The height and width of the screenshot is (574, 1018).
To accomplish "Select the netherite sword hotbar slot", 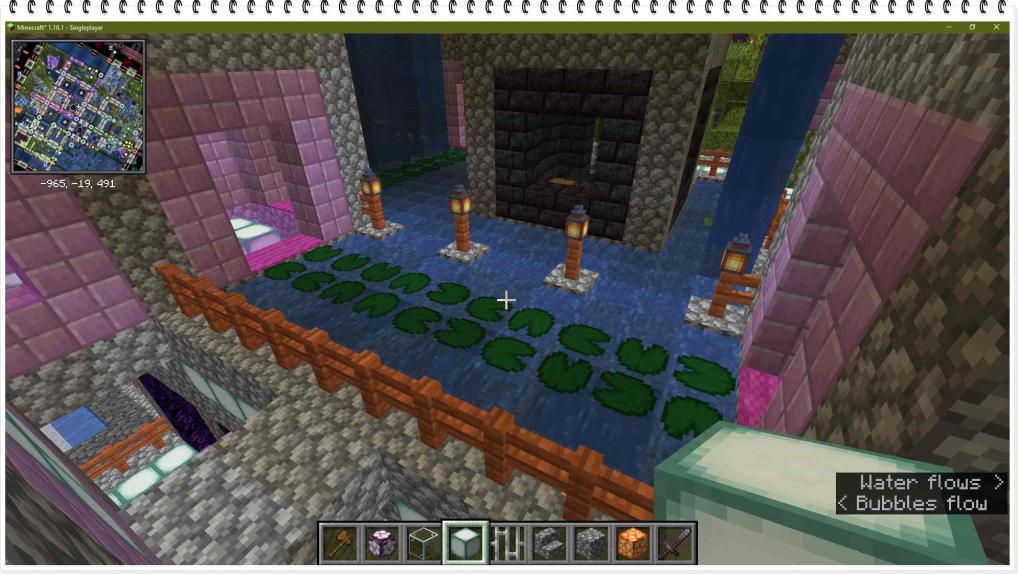I will coord(675,543).
